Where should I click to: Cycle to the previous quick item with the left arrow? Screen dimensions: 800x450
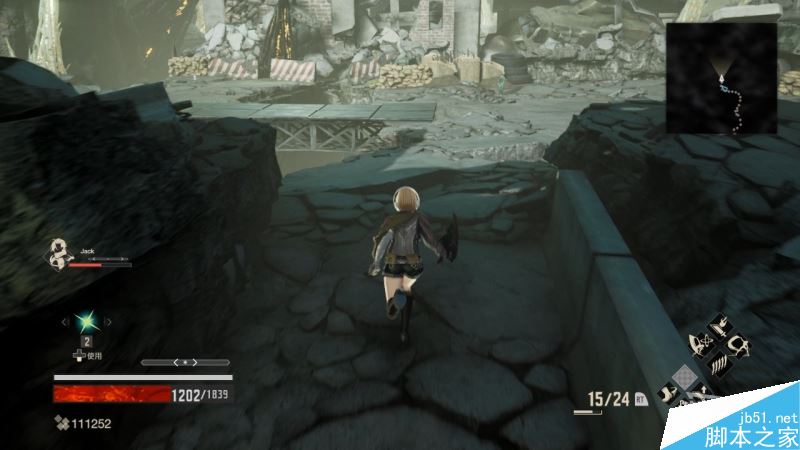coord(64,322)
